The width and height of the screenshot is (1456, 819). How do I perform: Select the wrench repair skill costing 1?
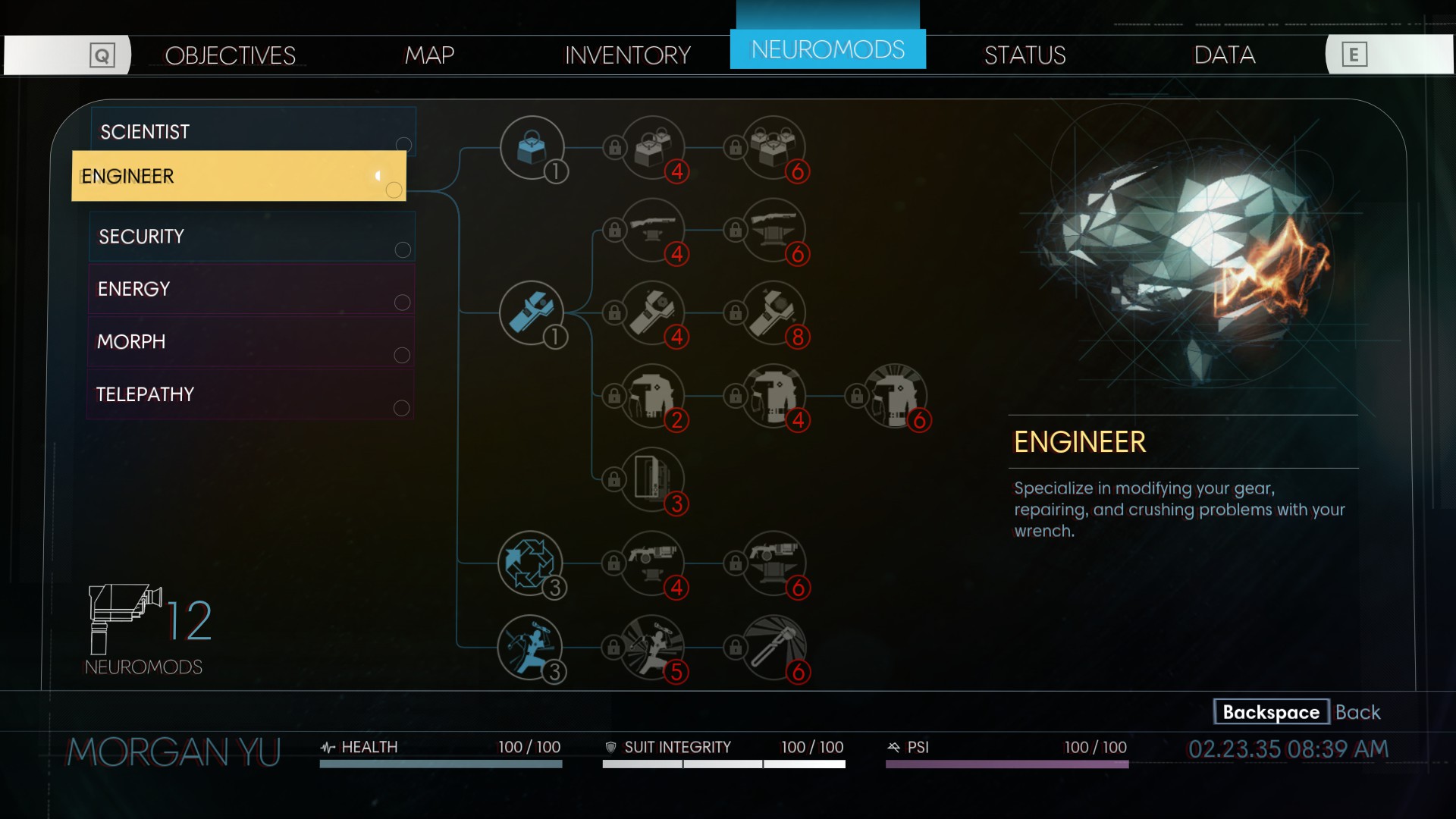[532, 312]
